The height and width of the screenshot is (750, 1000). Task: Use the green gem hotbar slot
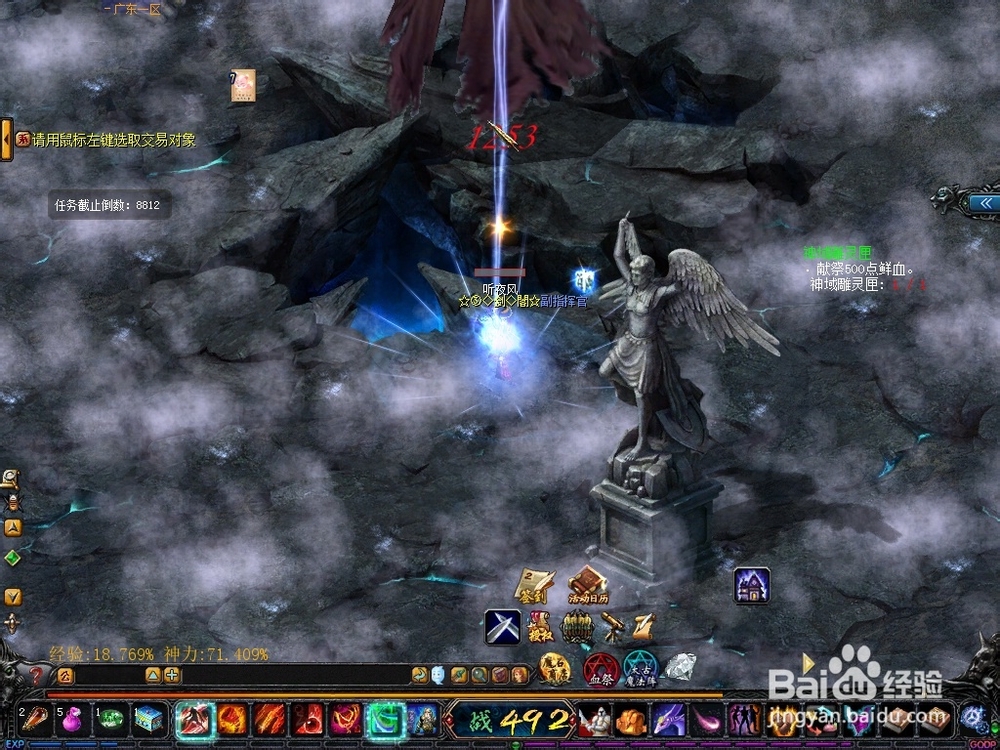[x=112, y=718]
